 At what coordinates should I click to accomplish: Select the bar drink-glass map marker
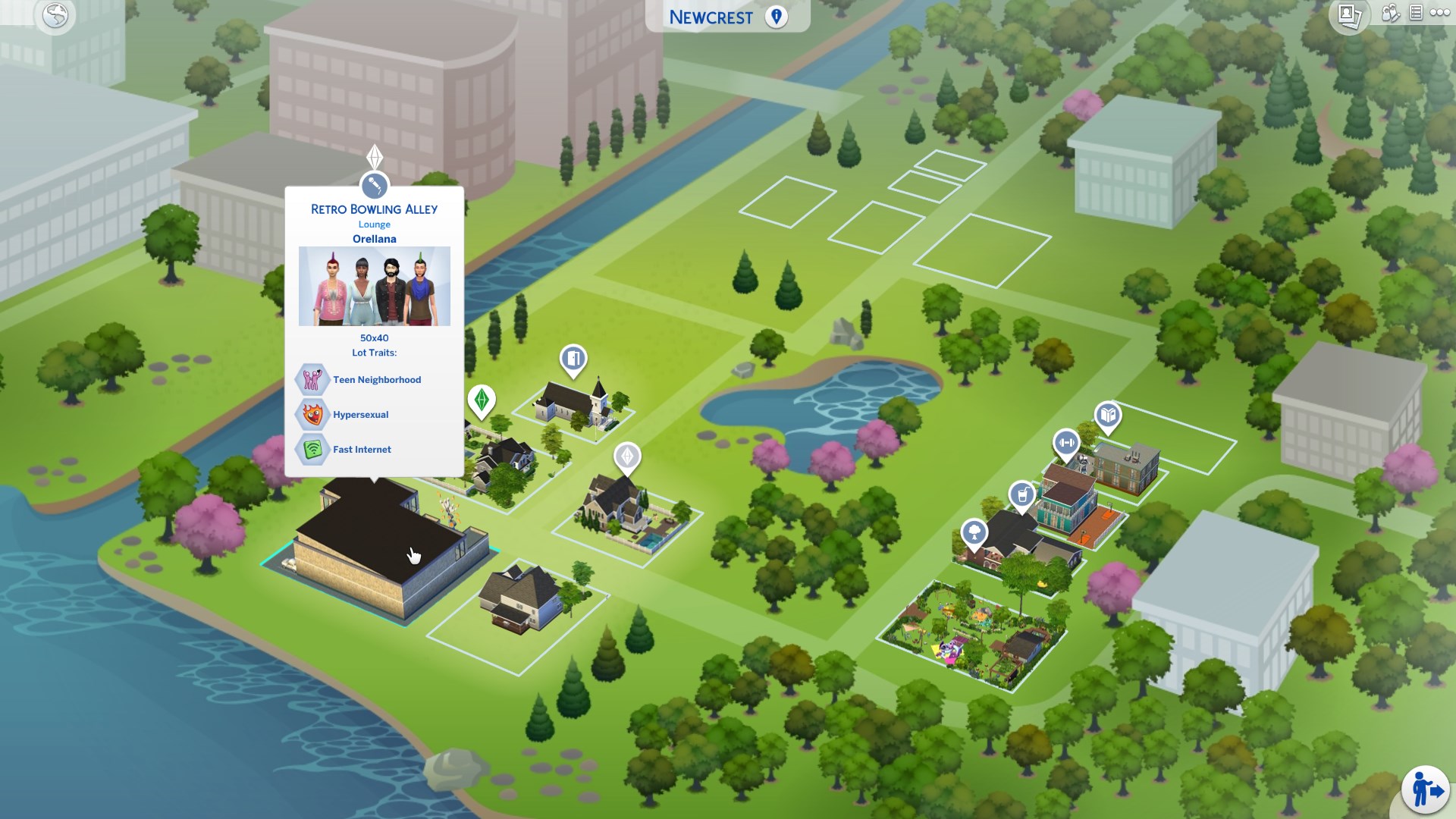(1022, 495)
